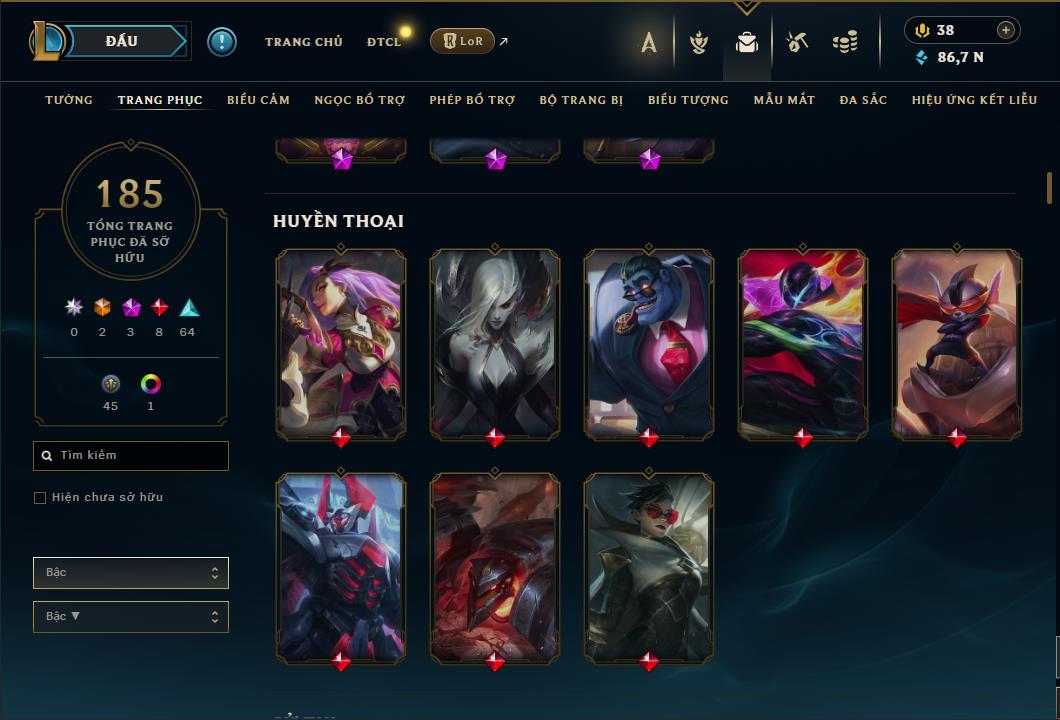The width and height of the screenshot is (1060, 720).
Task: Switch to the MẪU MẮT wards tab
Action: pyautogui.click(x=784, y=100)
